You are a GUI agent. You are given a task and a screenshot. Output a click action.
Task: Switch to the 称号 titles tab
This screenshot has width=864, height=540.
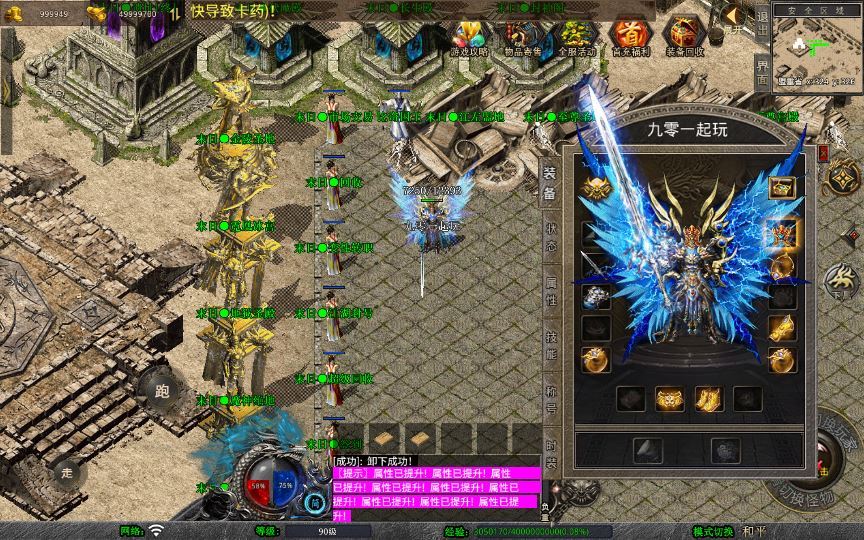[x=550, y=400]
